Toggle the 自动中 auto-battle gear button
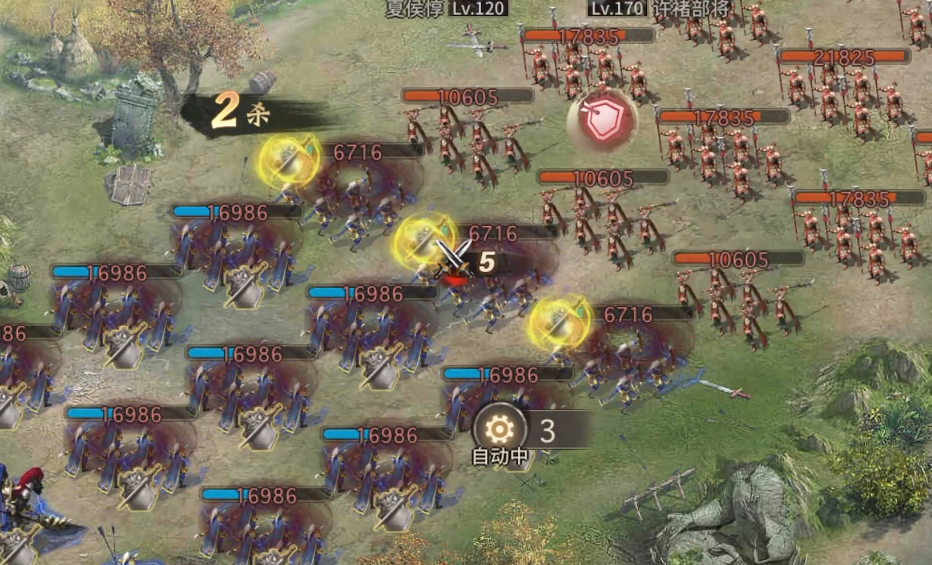This screenshot has height=565, width=932. point(498,430)
